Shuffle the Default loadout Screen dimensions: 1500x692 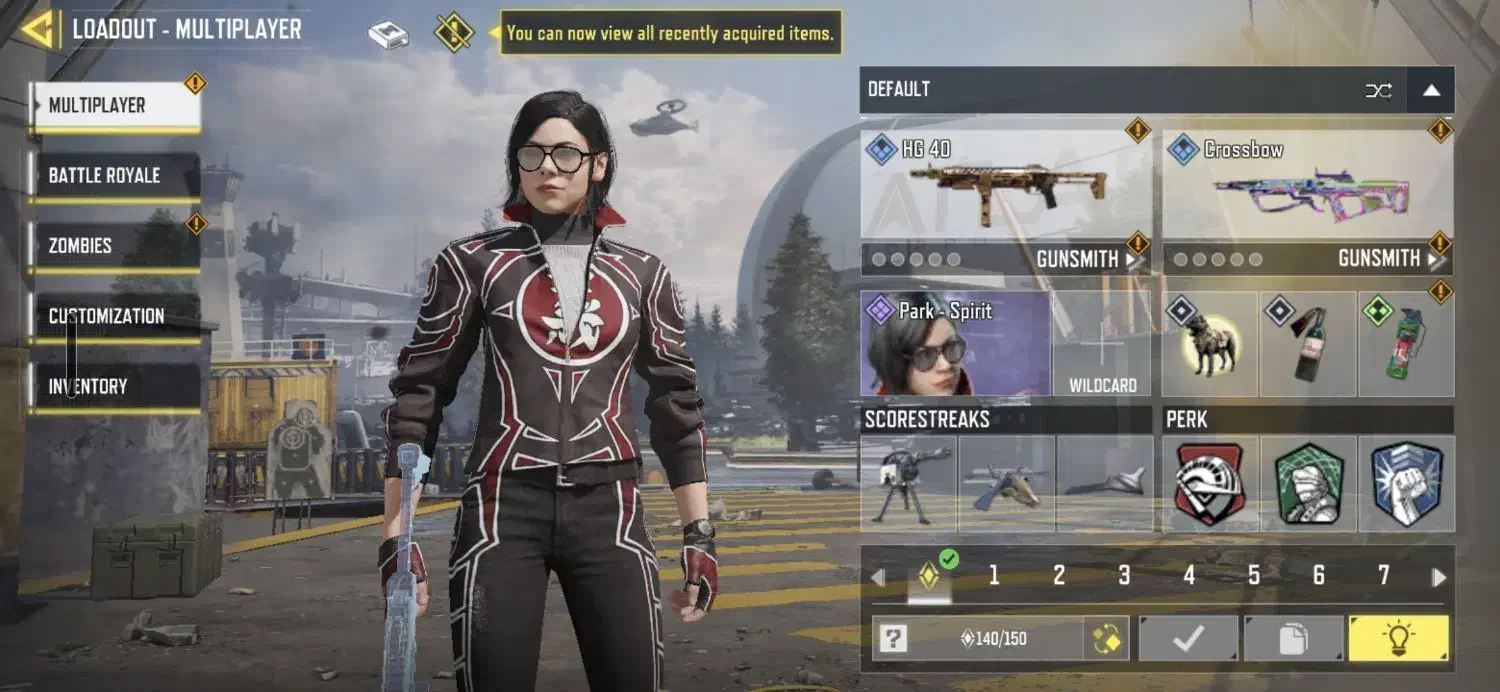[1378, 91]
